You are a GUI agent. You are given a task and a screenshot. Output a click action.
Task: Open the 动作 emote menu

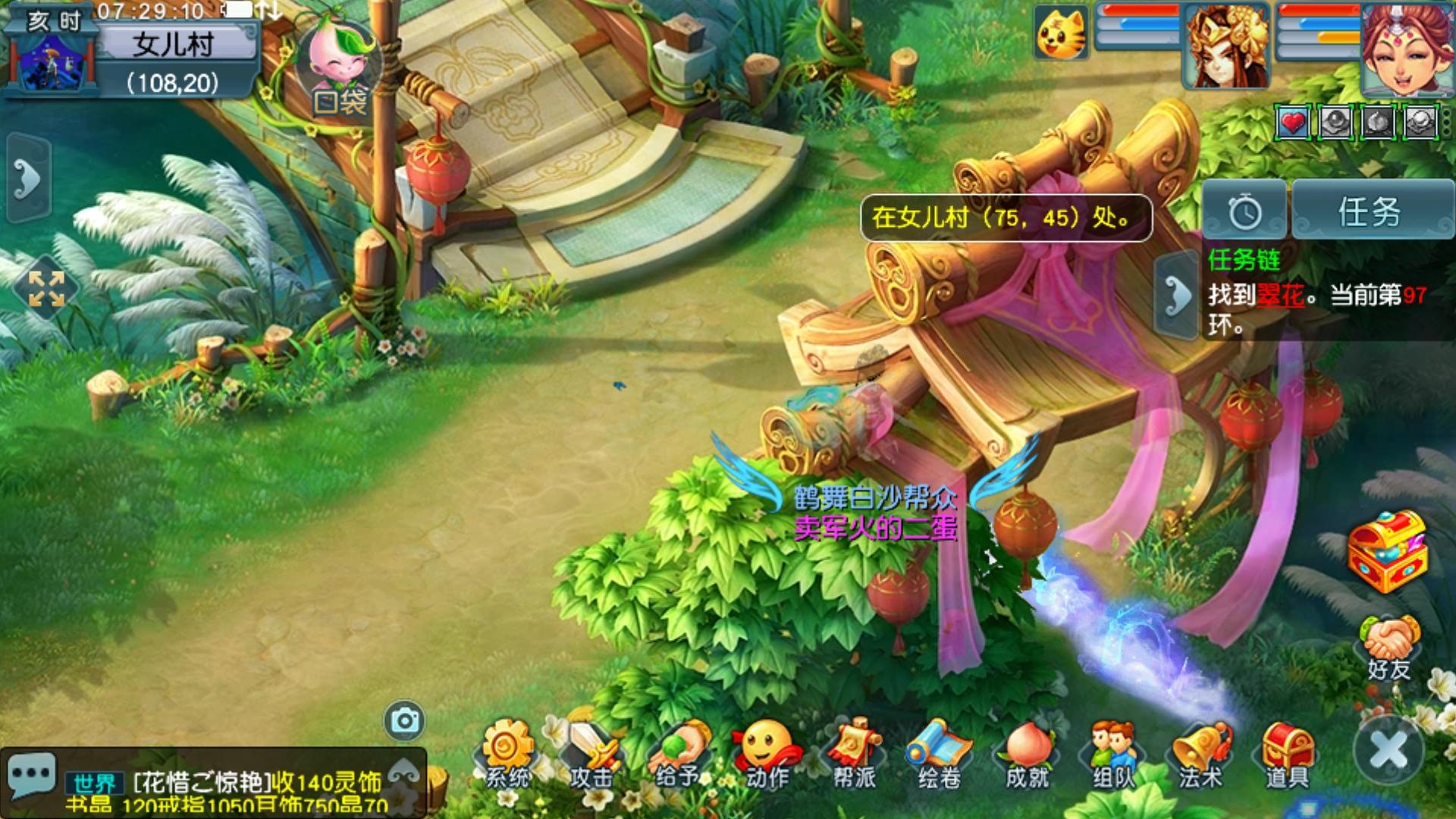[766, 754]
